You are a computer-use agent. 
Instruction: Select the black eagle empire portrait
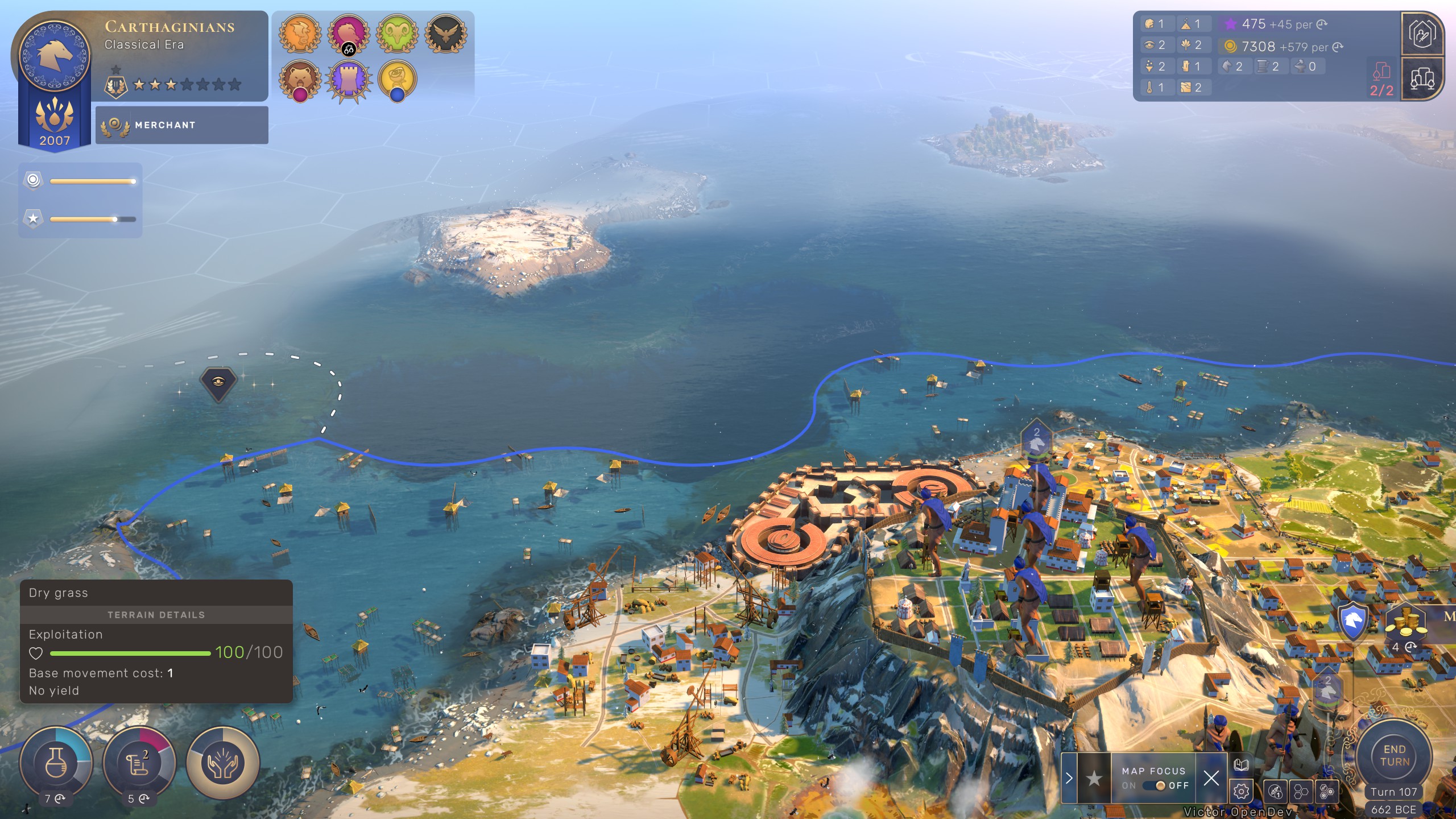click(x=446, y=34)
